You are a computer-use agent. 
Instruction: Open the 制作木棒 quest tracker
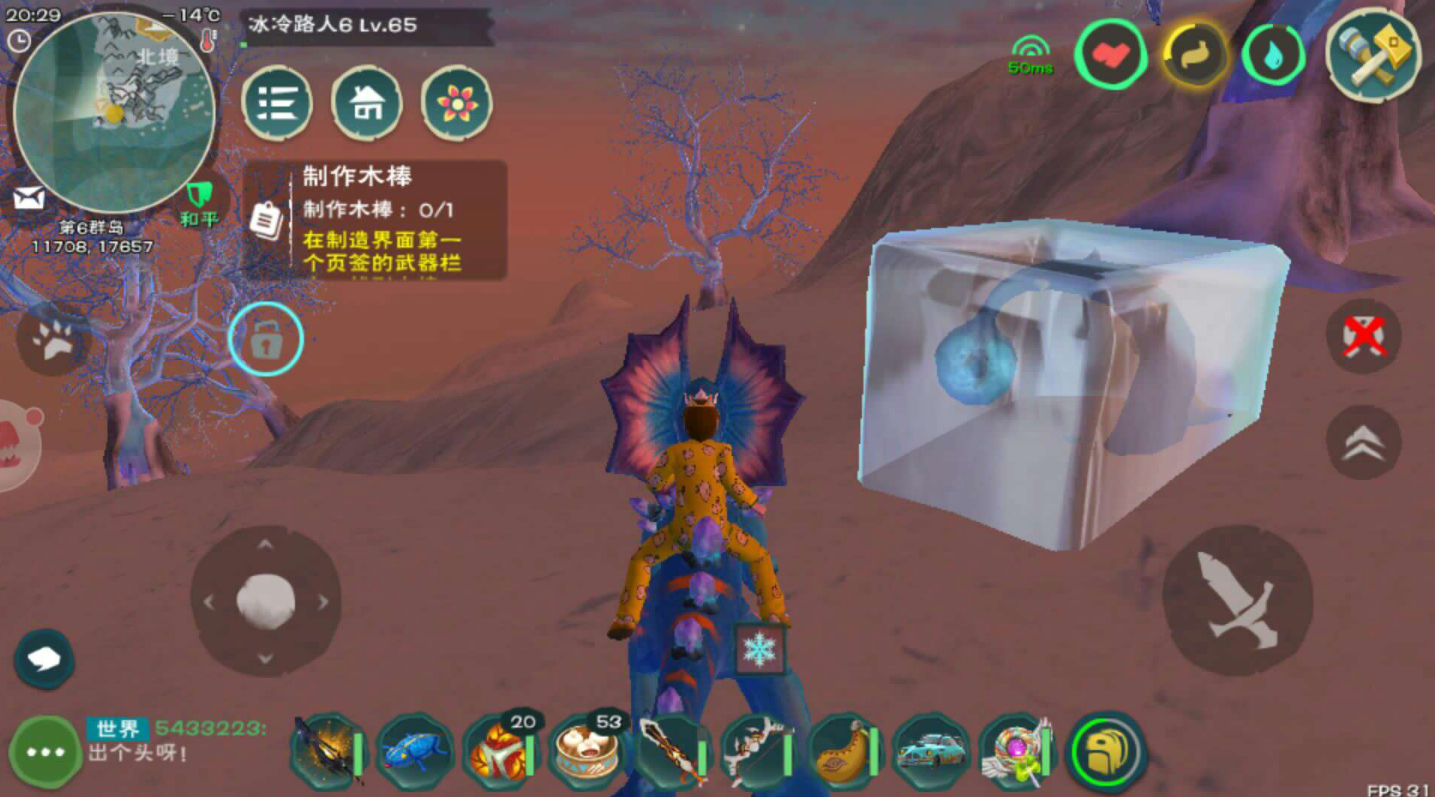tap(376, 220)
